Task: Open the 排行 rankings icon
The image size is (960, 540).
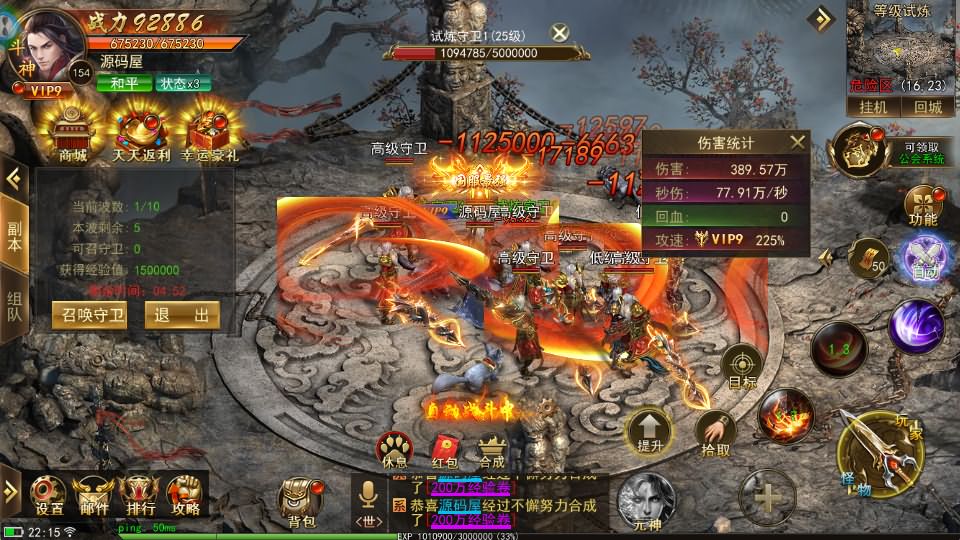Action: tap(140, 494)
